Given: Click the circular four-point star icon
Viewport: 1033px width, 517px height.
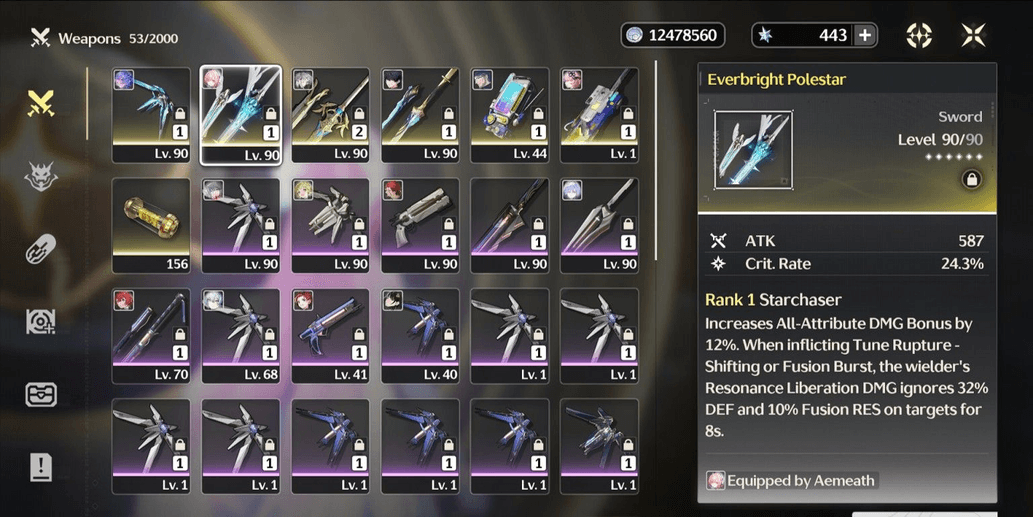Looking at the screenshot, I should point(919,35).
